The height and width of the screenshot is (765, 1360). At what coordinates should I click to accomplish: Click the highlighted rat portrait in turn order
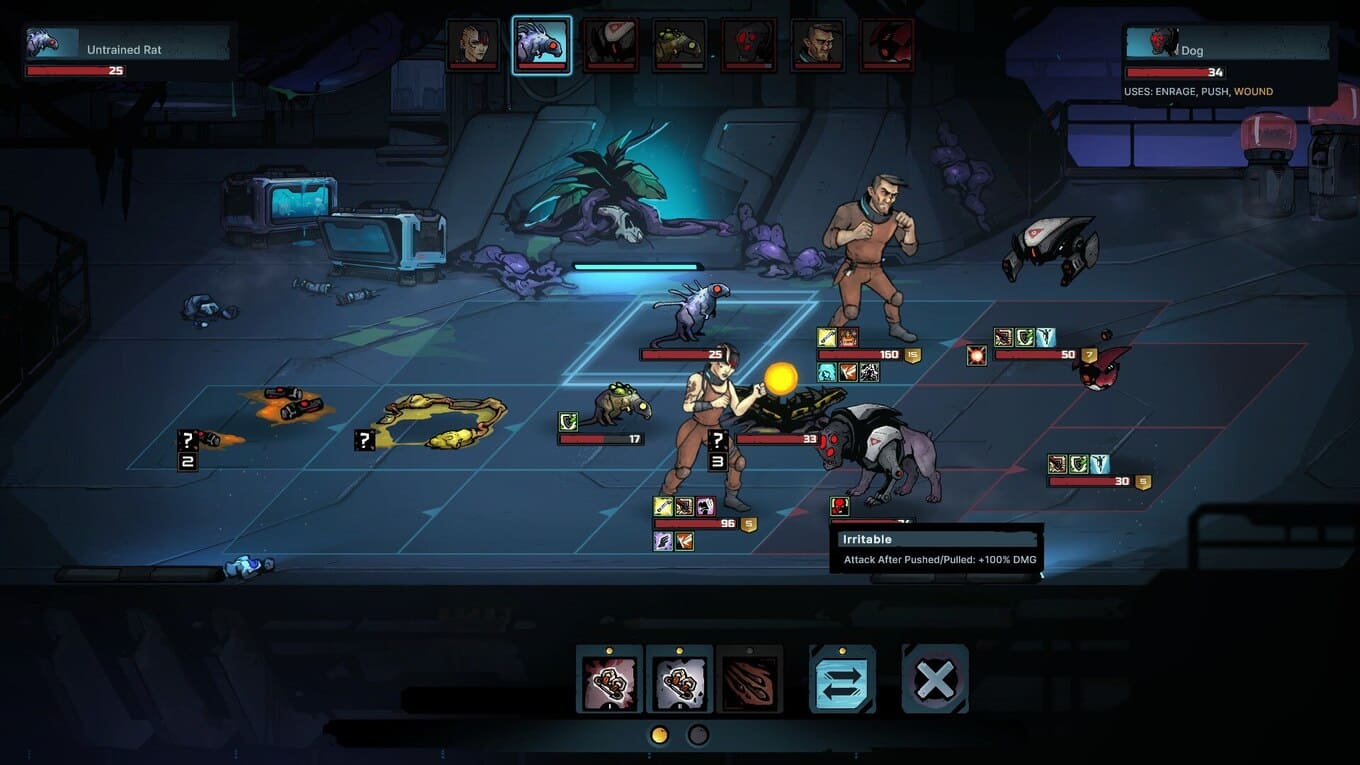point(542,44)
